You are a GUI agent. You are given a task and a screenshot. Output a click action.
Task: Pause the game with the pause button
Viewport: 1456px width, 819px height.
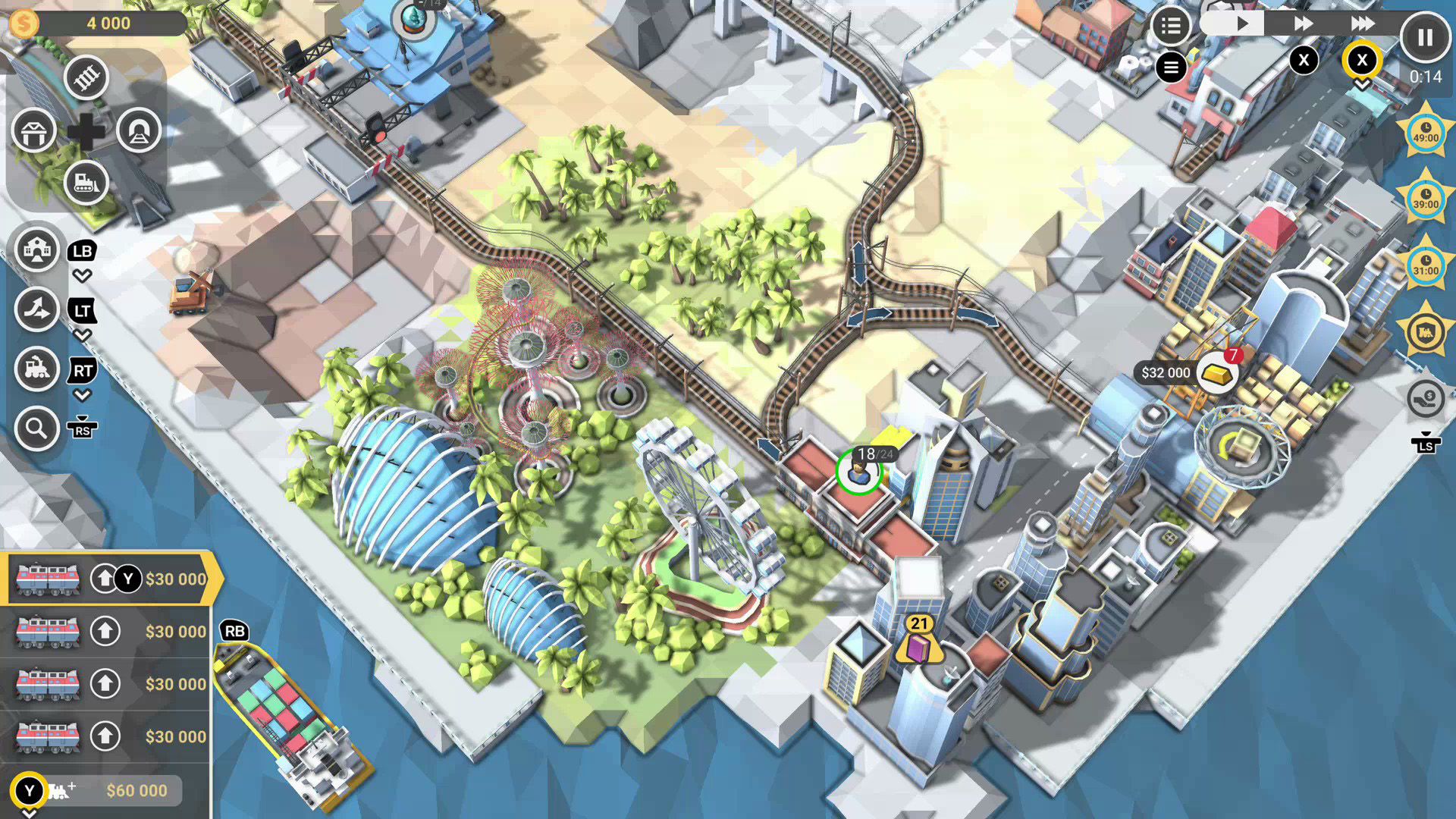coord(1425,37)
